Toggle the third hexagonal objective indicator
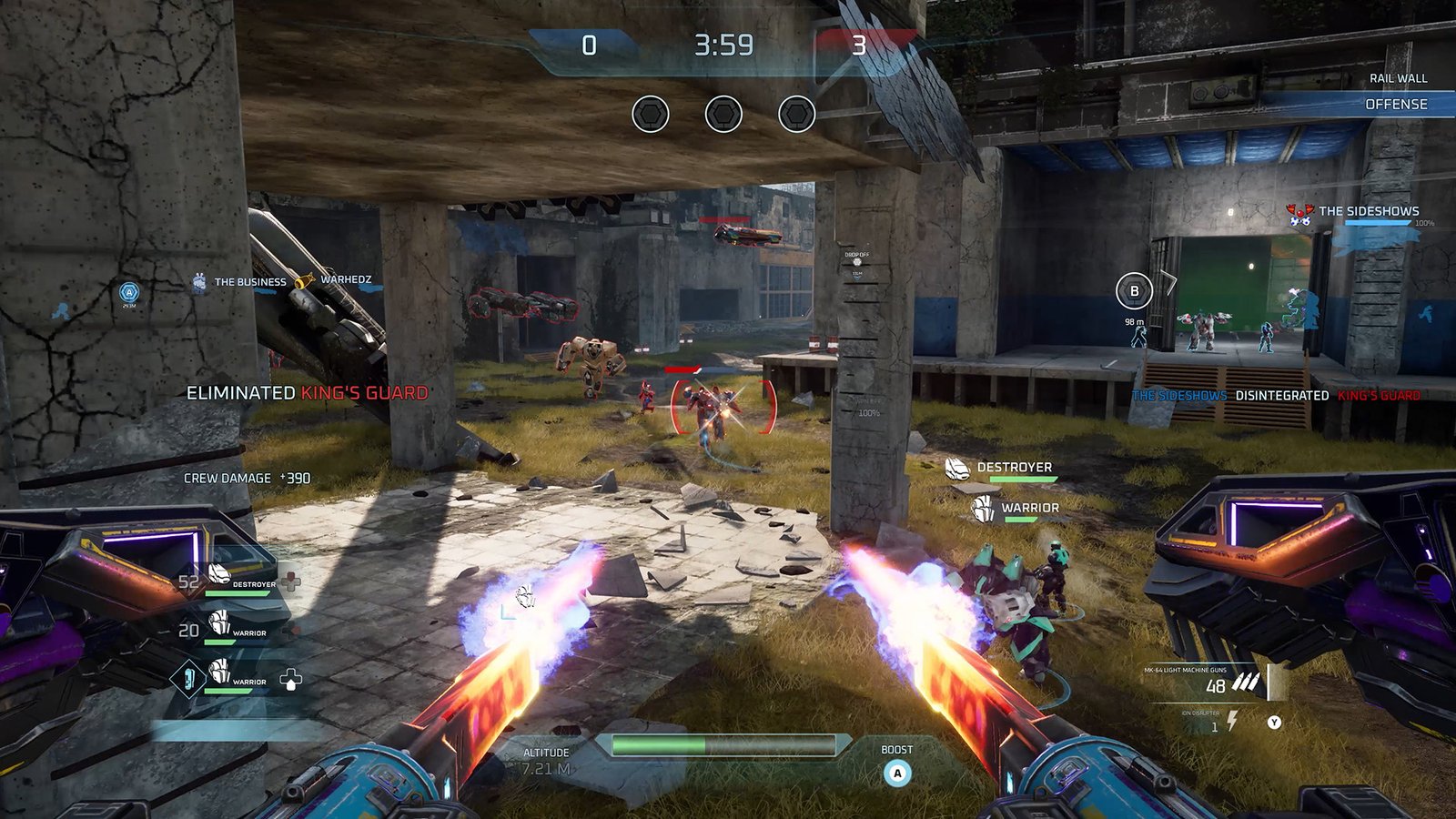Screen dimensions: 1456x819 click(796, 115)
